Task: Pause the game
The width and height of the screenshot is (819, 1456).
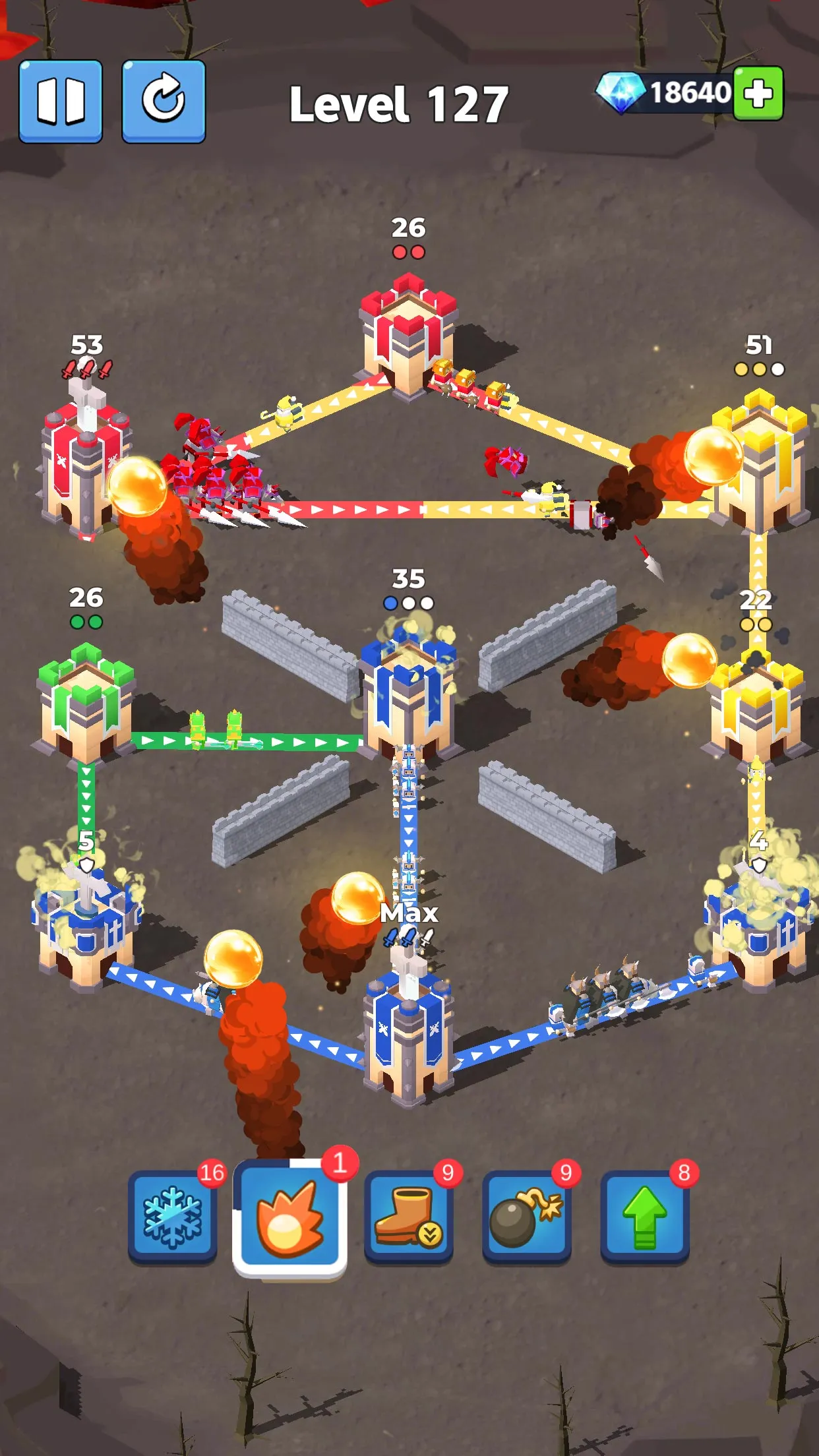Action: point(61,101)
